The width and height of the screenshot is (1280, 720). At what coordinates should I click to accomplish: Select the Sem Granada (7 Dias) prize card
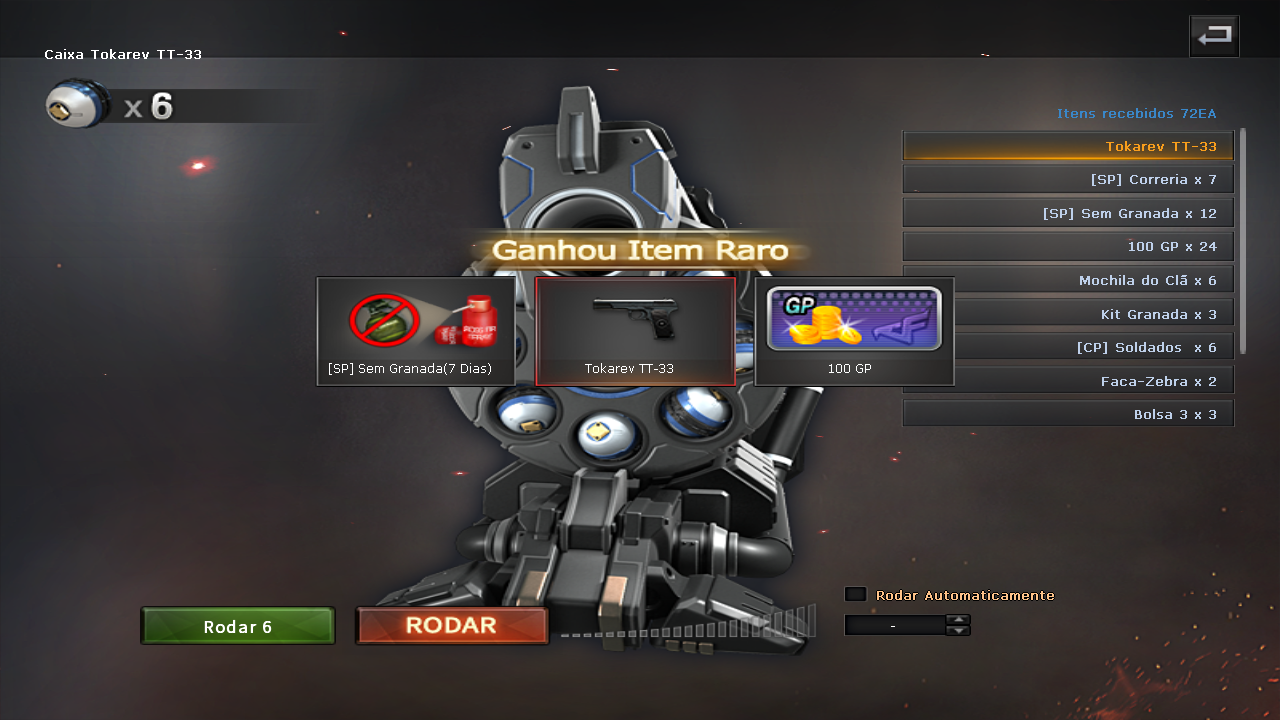pyautogui.click(x=416, y=331)
